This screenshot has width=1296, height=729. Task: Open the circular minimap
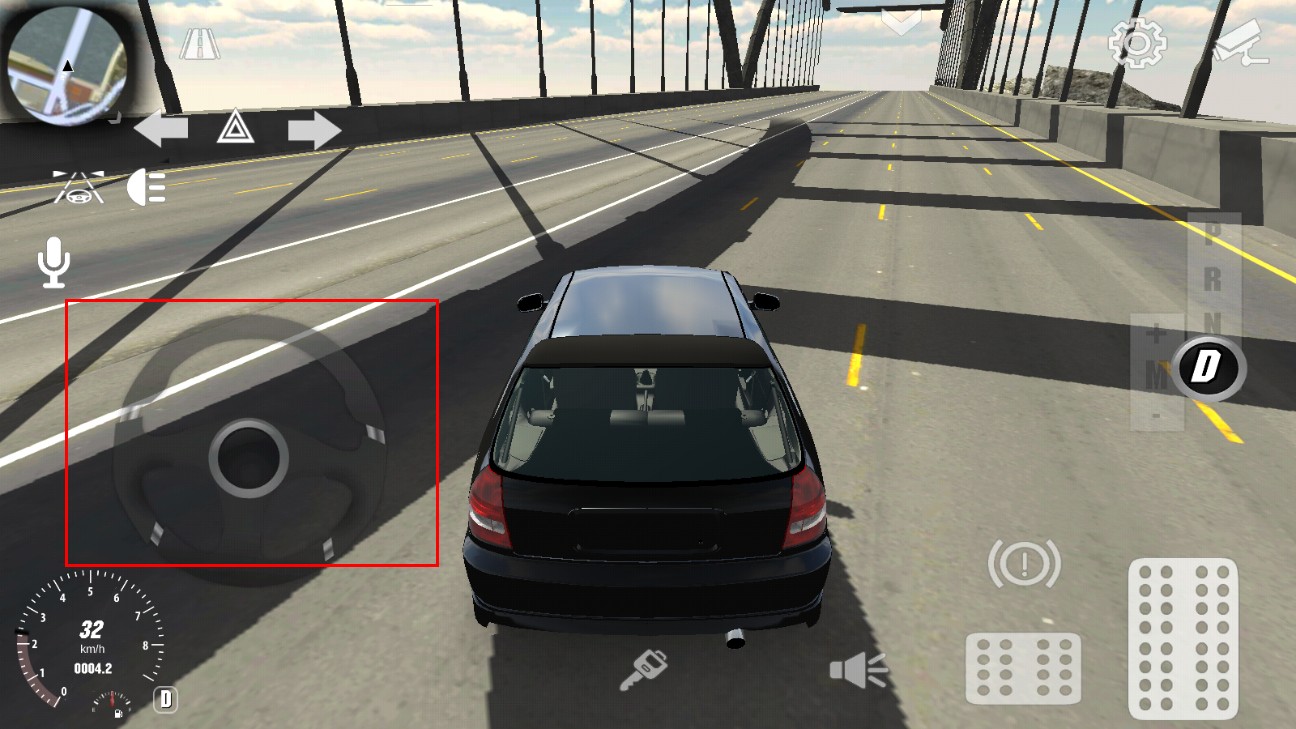point(67,64)
